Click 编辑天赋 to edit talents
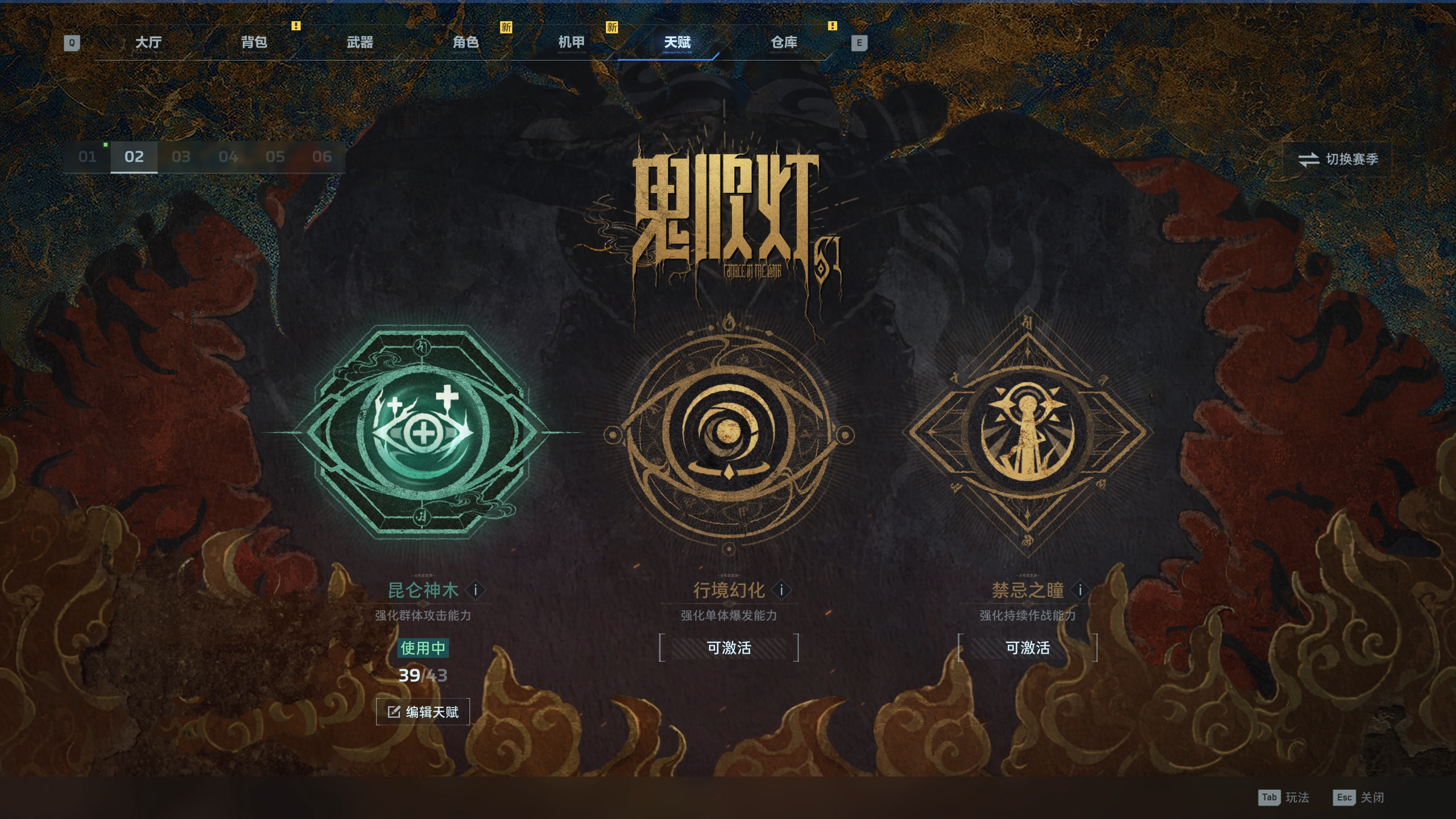Viewport: 1456px width, 819px height. pyautogui.click(x=424, y=711)
